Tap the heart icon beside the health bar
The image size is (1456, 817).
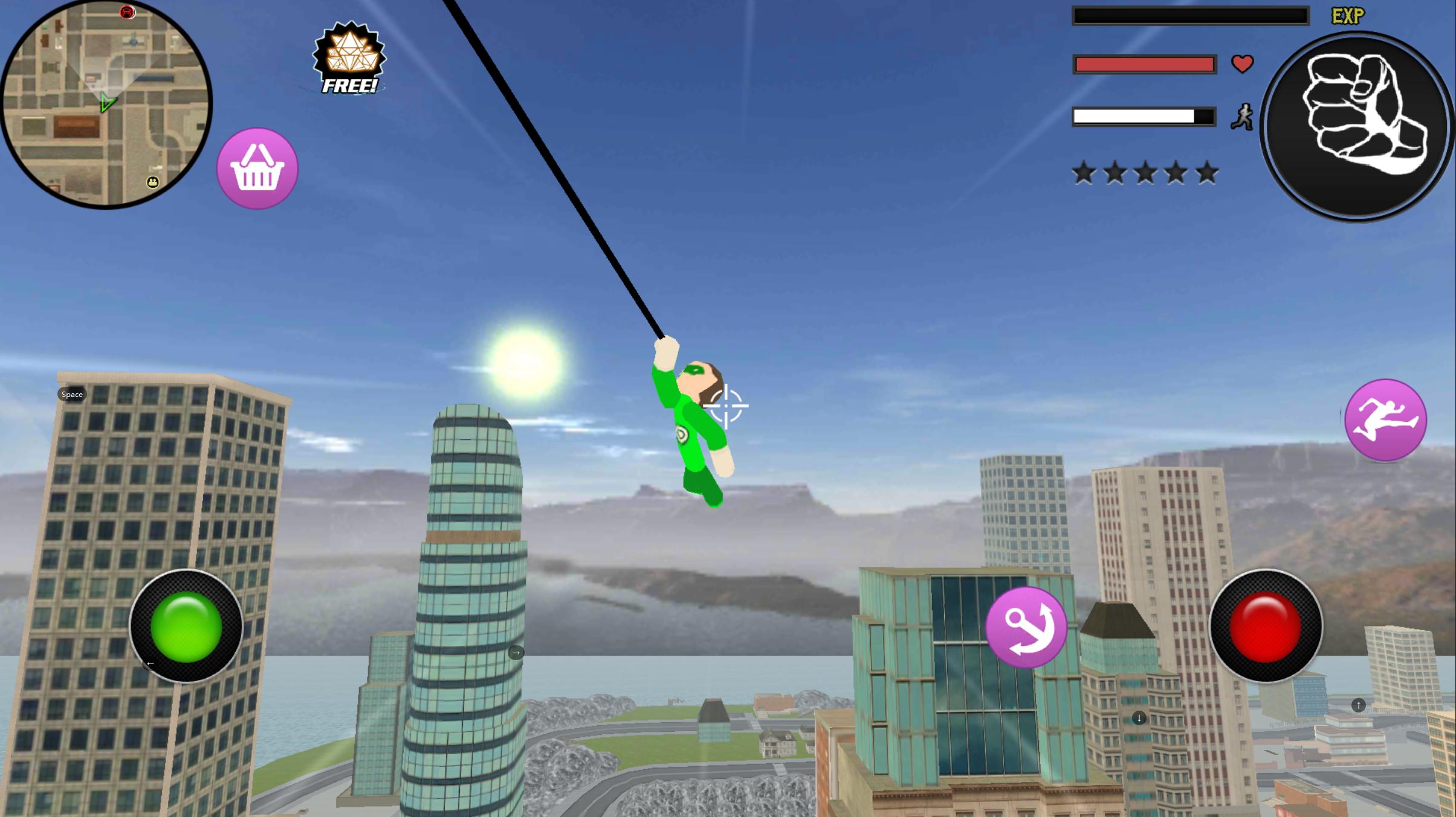point(1243,62)
